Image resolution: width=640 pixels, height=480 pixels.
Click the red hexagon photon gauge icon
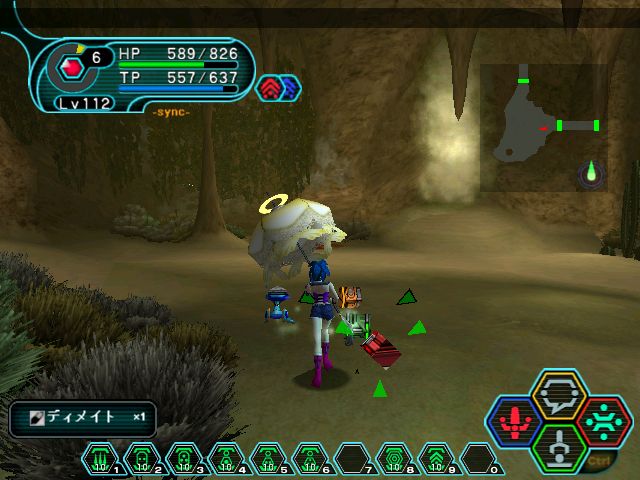click(71, 68)
